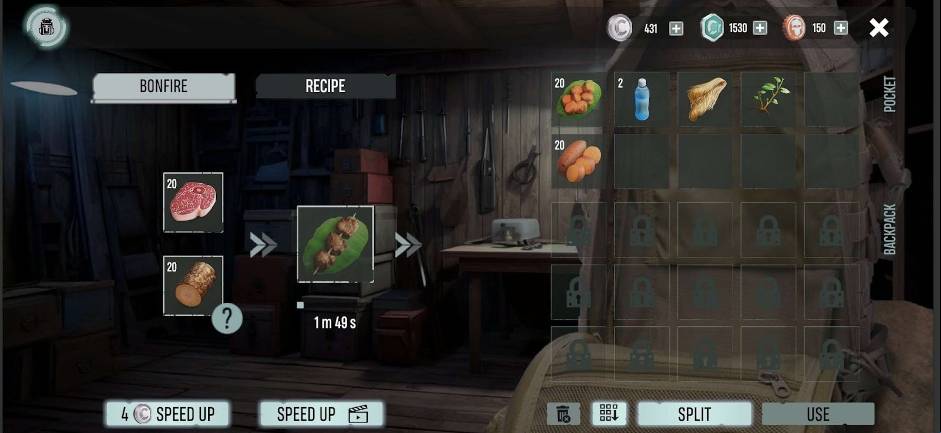
Task: Speed up by watching a video ad
Action: (x=321, y=414)
